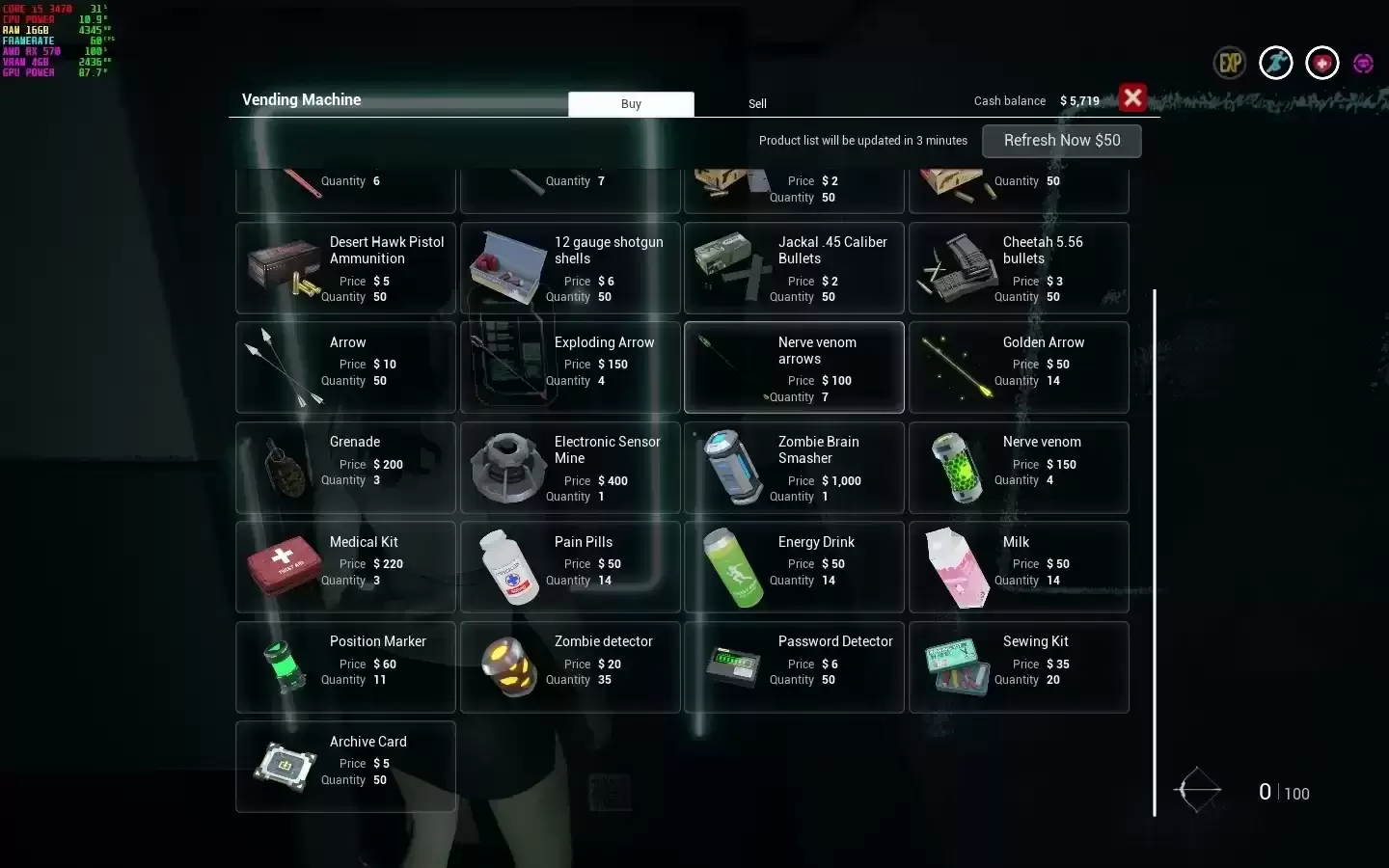Select the Electronic Sensor Mine
This screenshot has height=868, width=1389.
tap(570, 468)
